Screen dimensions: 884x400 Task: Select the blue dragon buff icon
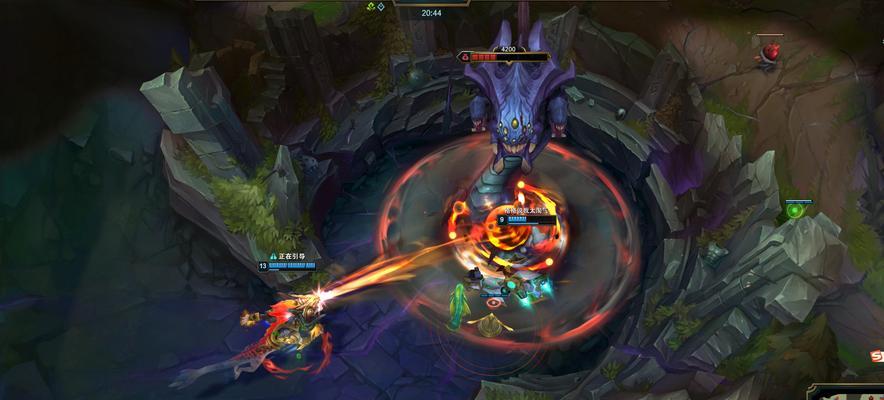point(381,7)
